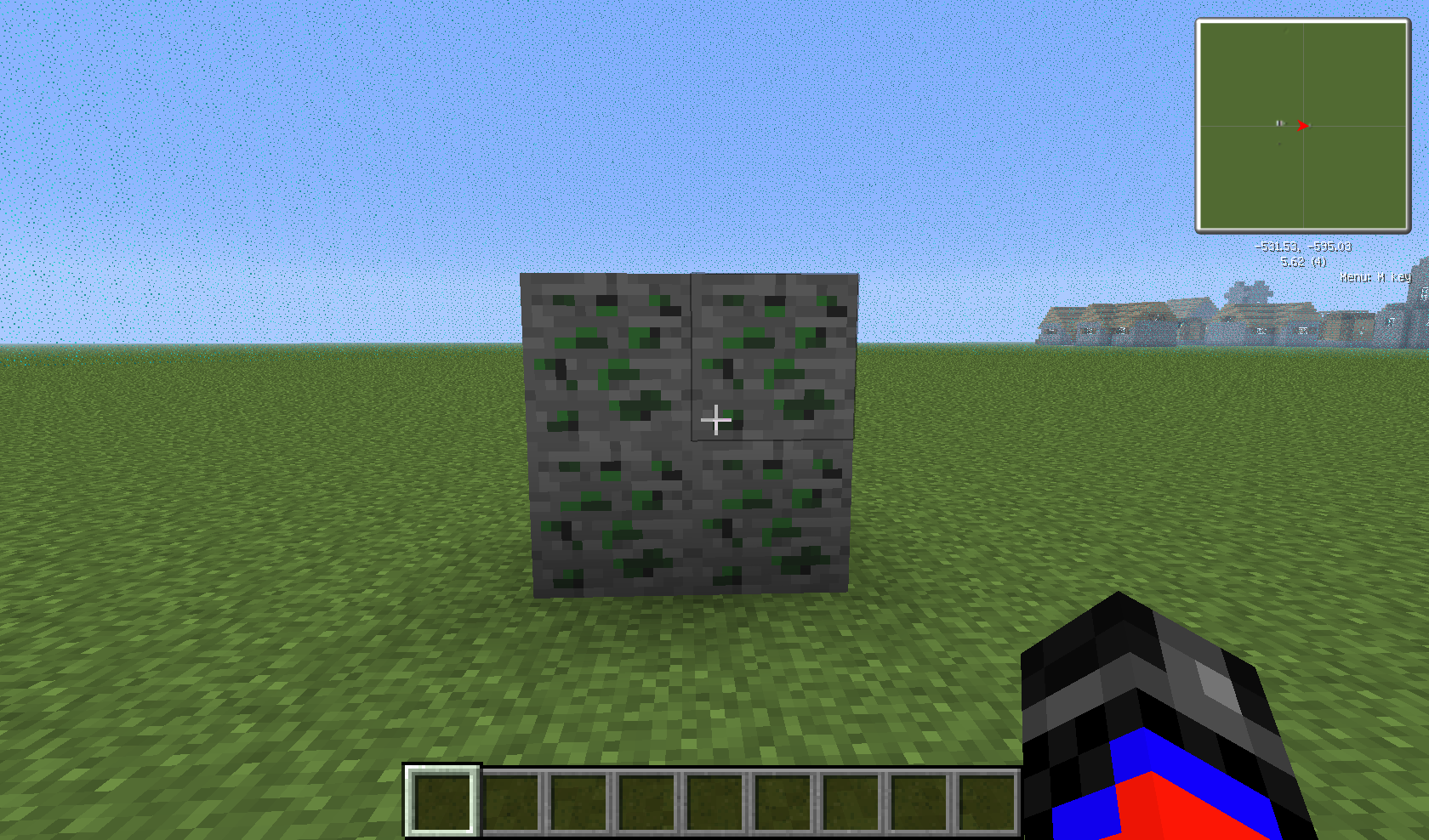Click the crosshair at screen center
This screenshot has width=1429, height=840.
tap(716, 420)
